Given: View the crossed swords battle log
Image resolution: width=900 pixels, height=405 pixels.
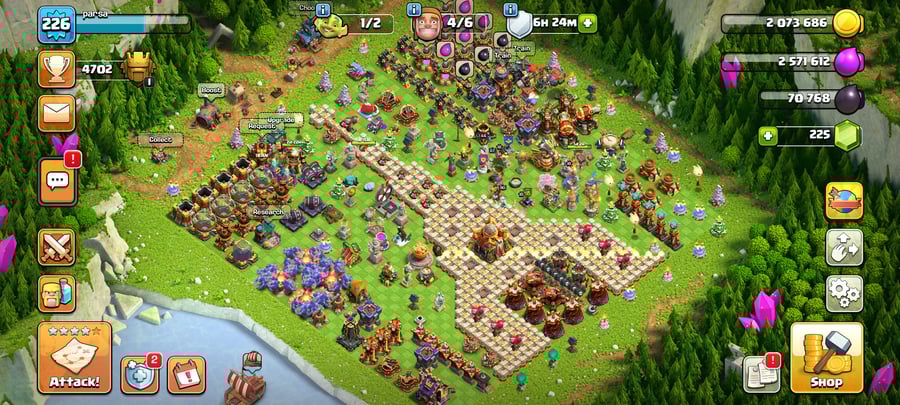Looking at the screenshot, I should coord(57,246).
